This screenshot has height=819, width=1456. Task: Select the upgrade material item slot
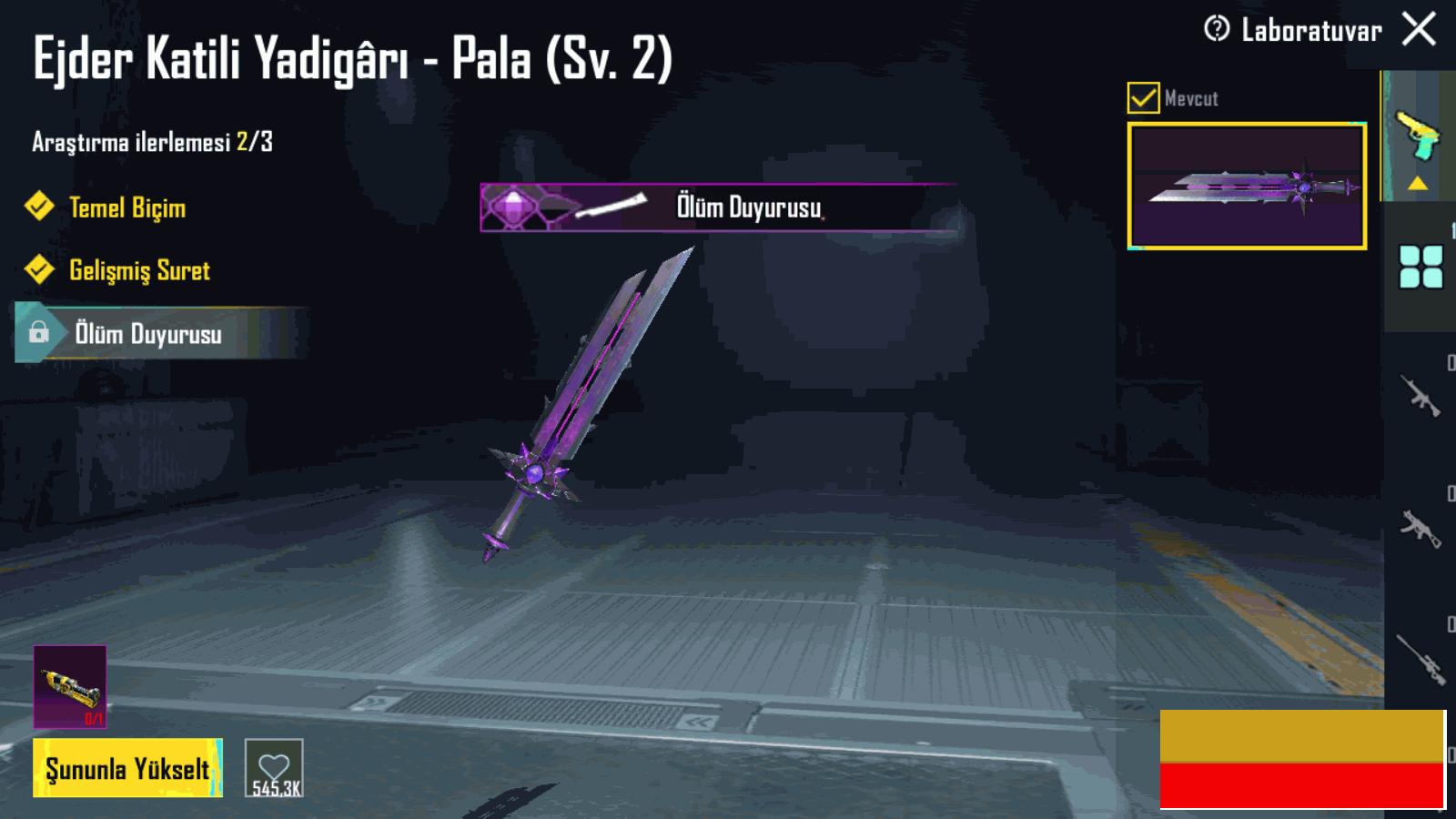[70, 687]
